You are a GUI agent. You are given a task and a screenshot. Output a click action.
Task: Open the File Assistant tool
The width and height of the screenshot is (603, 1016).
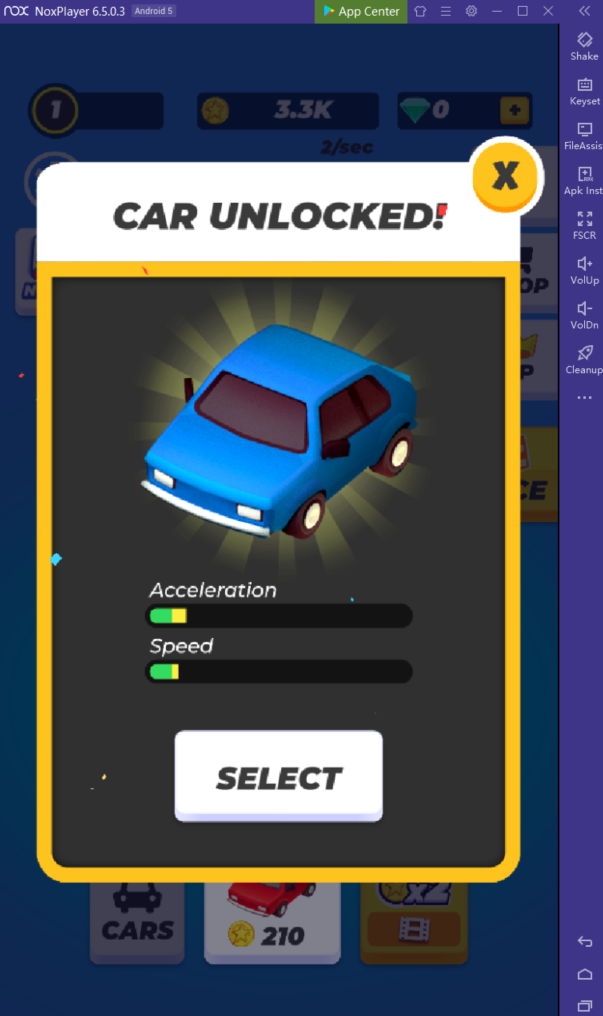584,136
